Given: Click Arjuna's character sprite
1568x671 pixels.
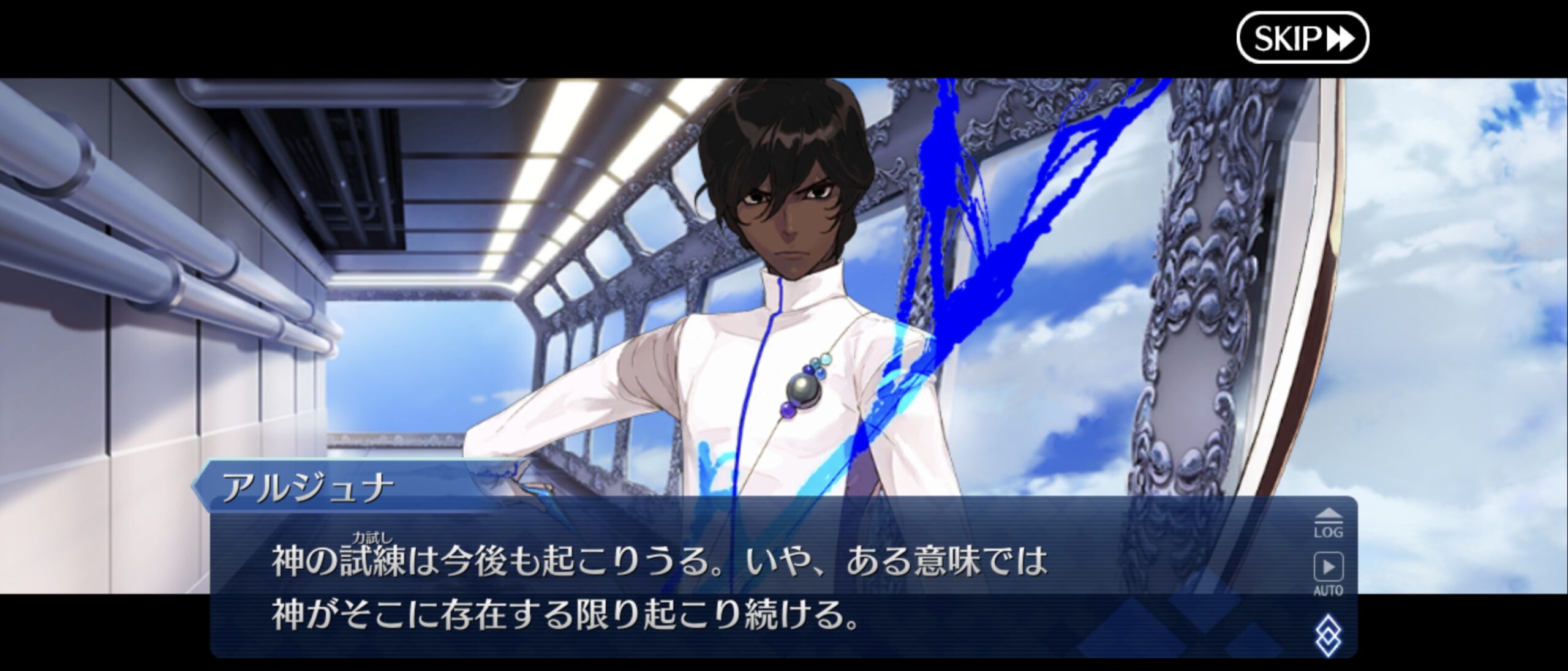Looking at the screenshot, I should (784, 245).
